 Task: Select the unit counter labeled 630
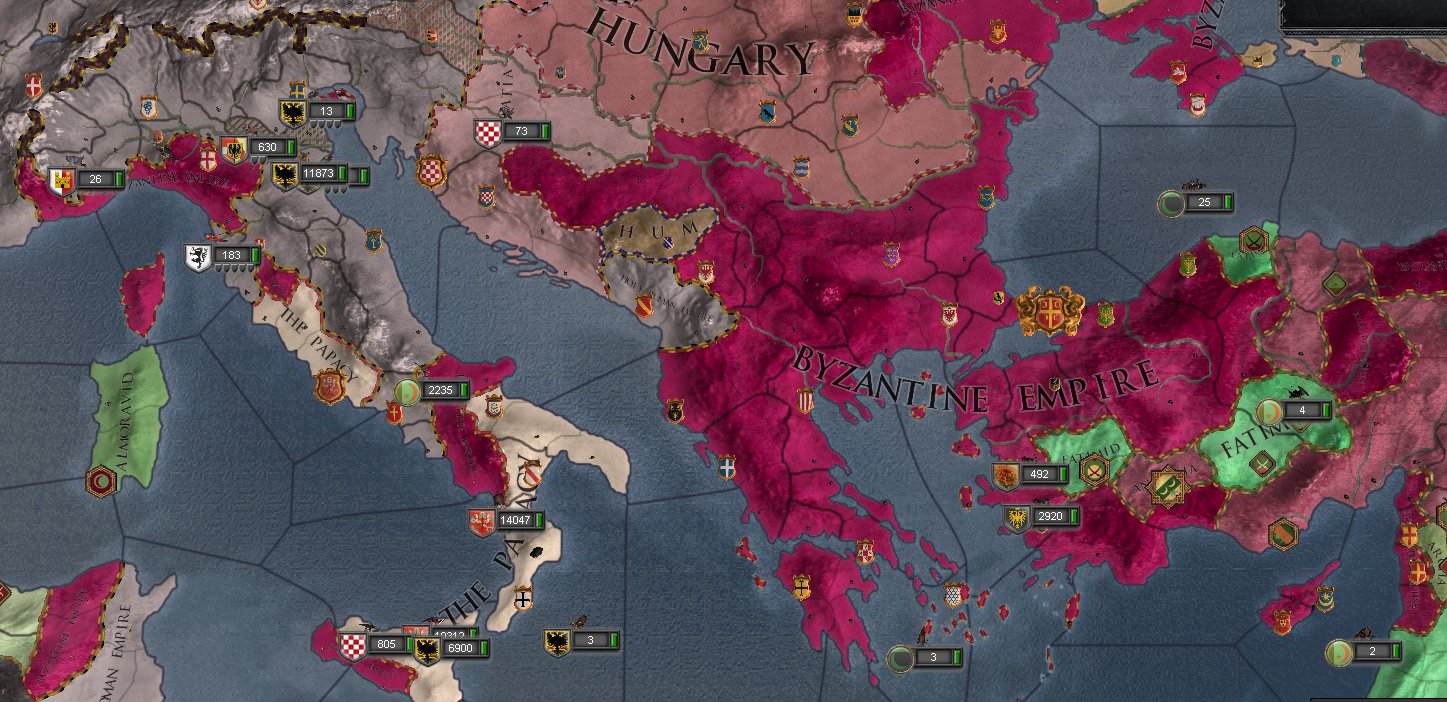pos(266,148)
